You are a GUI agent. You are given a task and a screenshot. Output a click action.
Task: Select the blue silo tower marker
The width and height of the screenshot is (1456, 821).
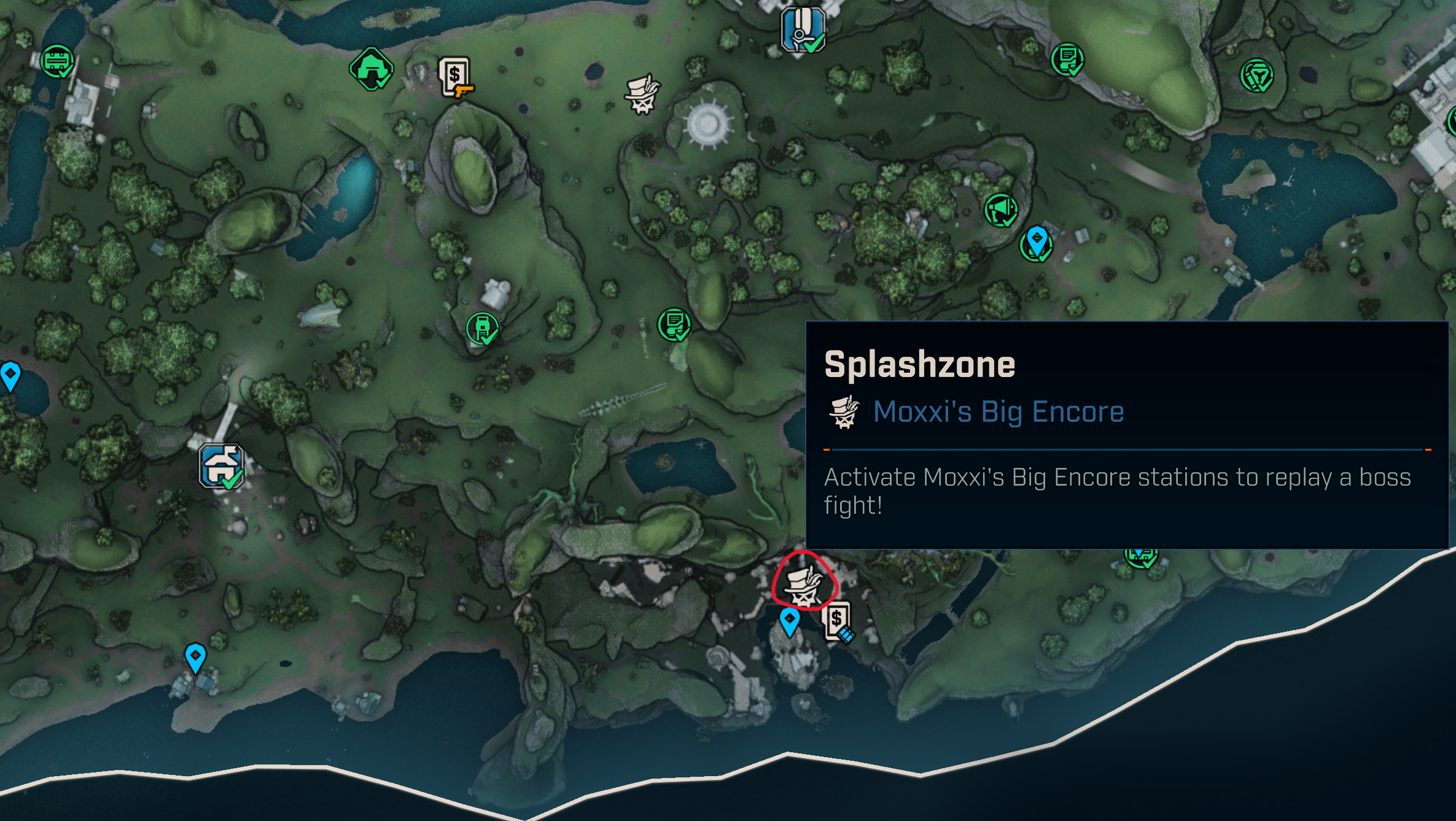pyautogui.click(x=802, y=29)
